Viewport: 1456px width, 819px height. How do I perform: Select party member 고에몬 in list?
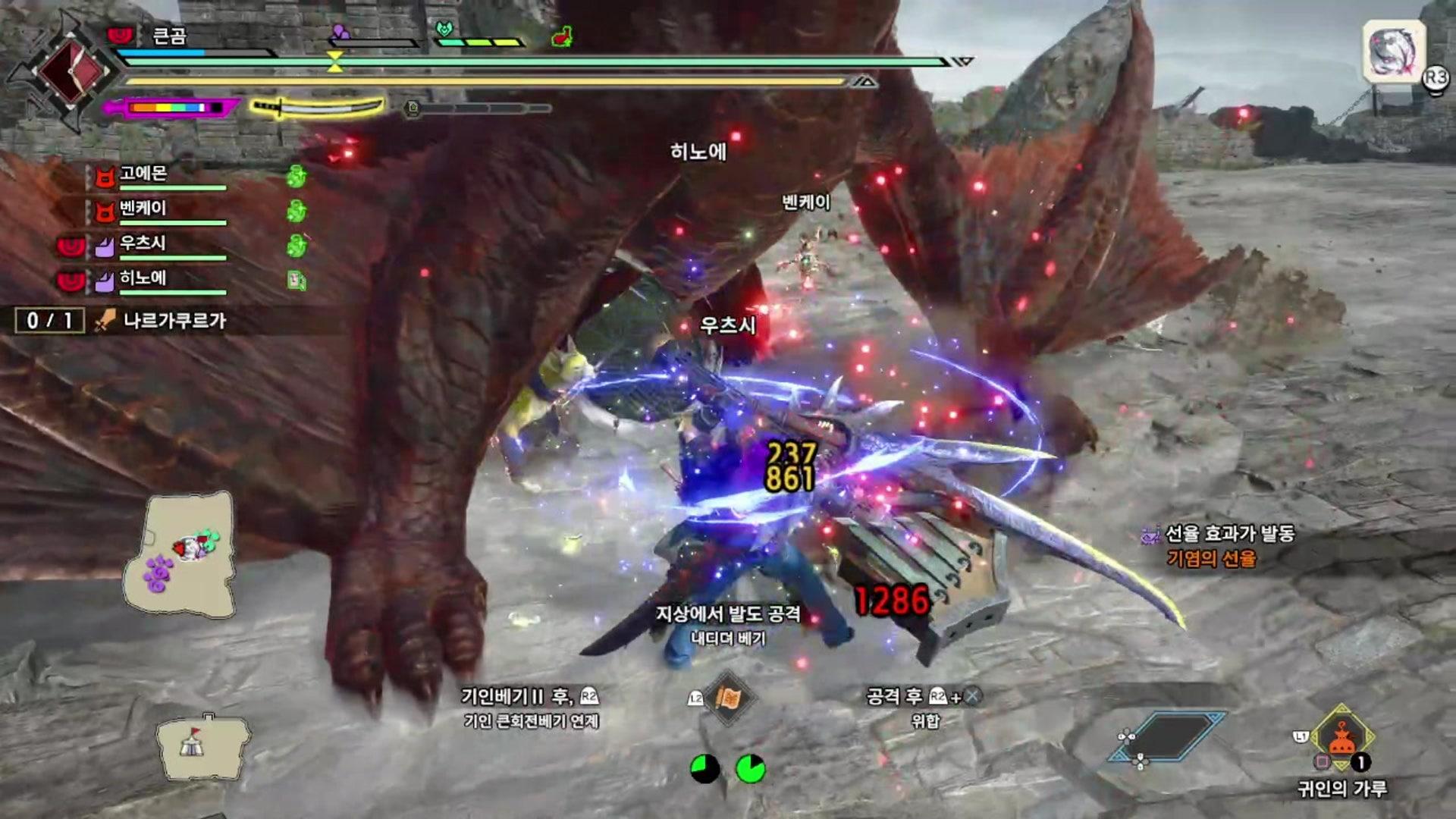(x=143, y=174)
